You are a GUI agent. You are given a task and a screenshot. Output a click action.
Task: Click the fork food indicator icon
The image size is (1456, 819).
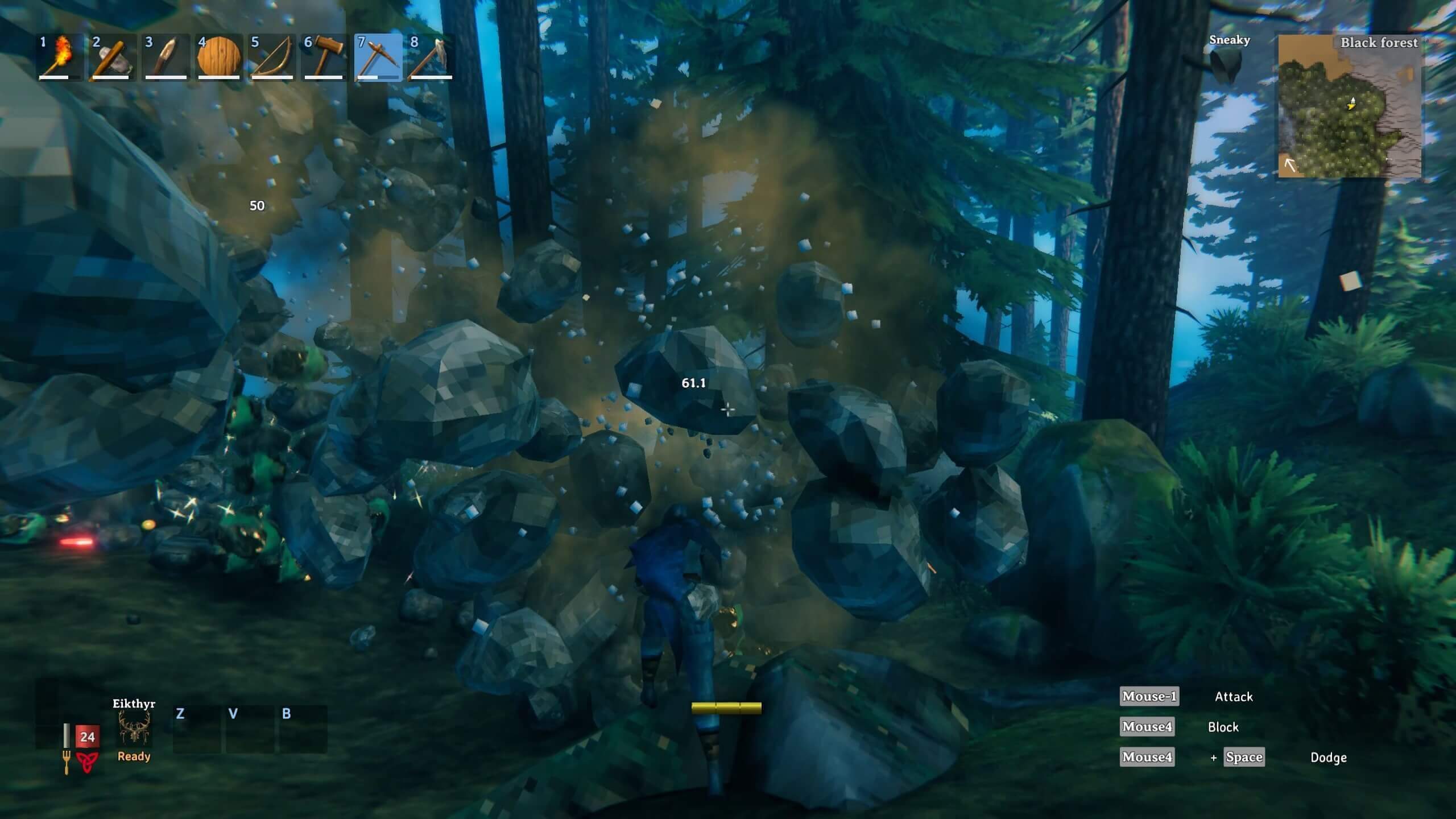coord(67,762)
